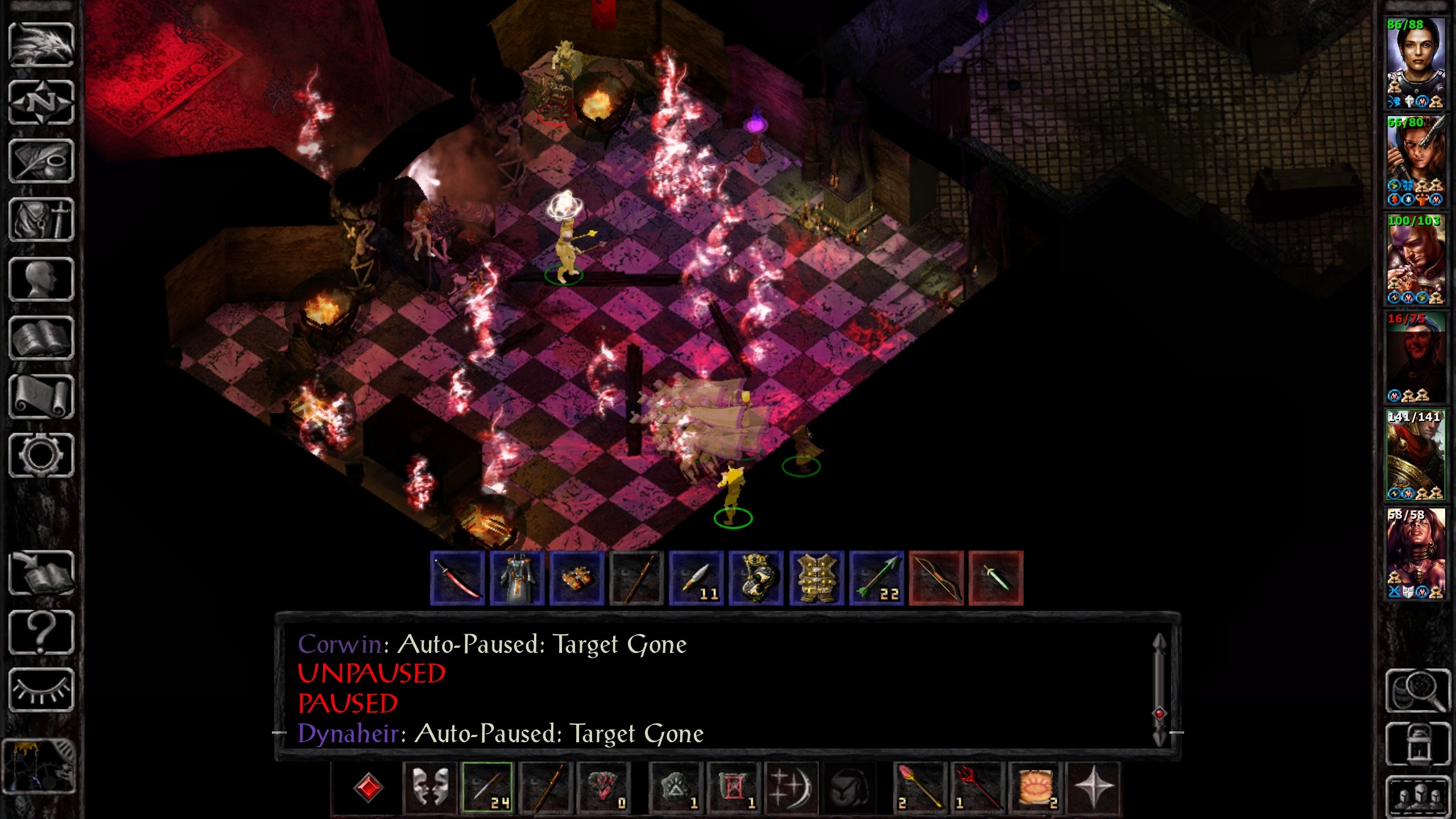Select the portrait with 141/141 health
The width and height of the screenshot is (1456, 819).
1416,455
